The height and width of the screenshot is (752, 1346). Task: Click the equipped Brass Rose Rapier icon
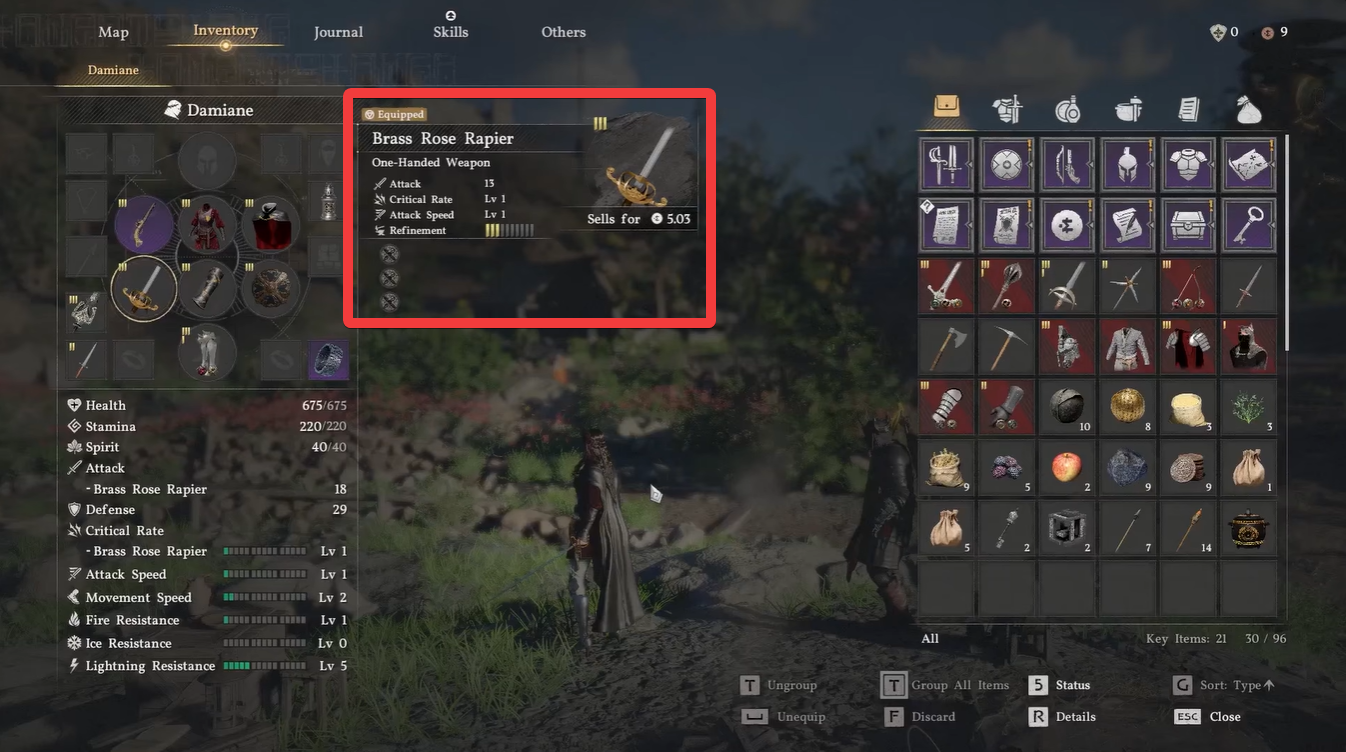143,288
